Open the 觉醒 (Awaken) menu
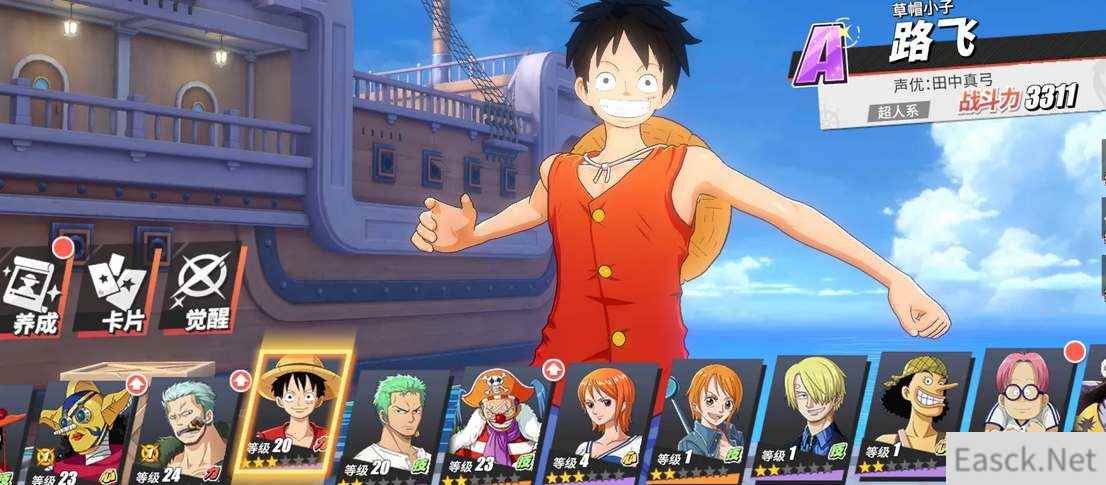 pyautogui.click(x=204, y=292)
